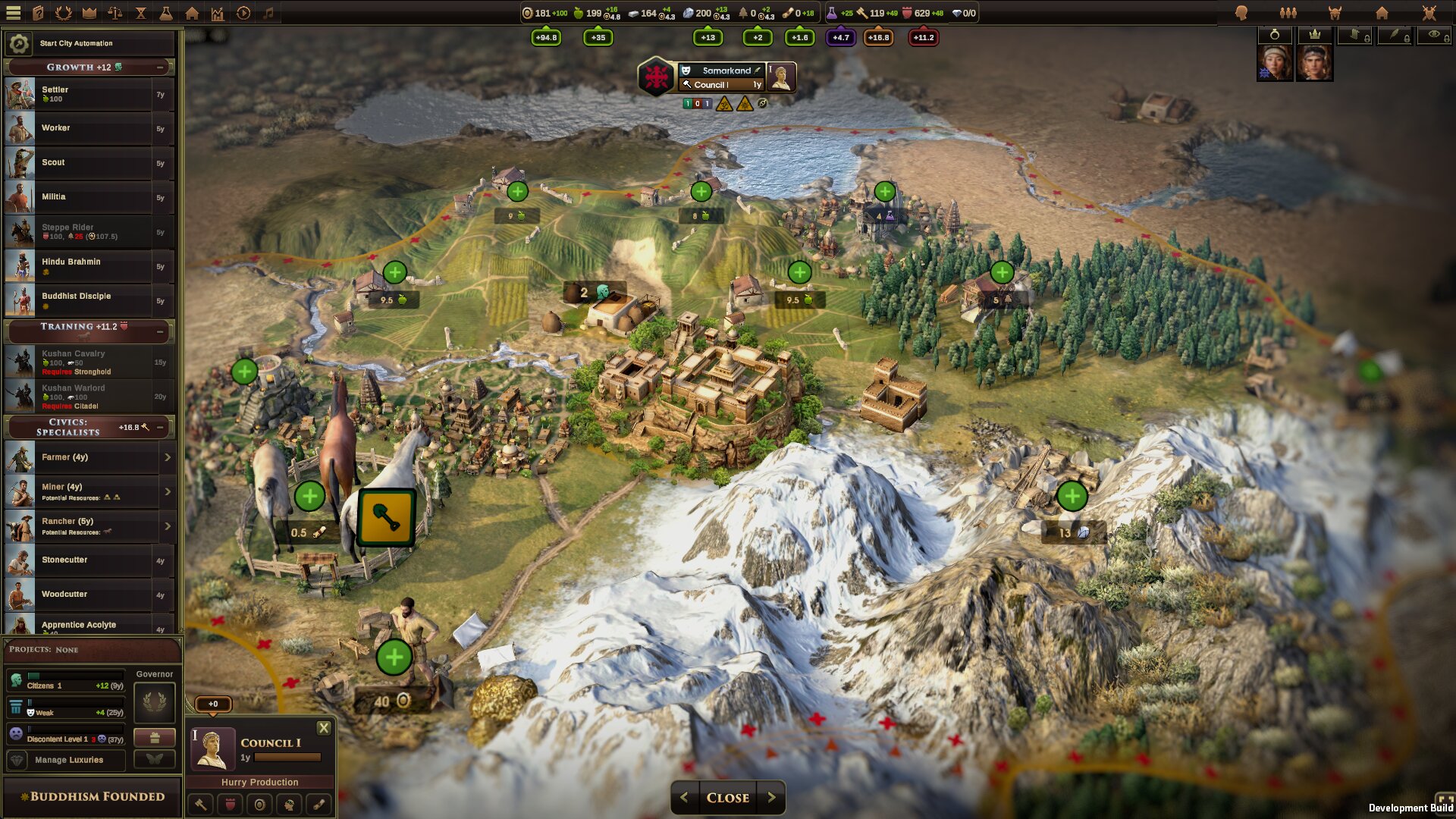The image size is (1456, 819).
Task: Click the Close city screen button
Action: 727,798
